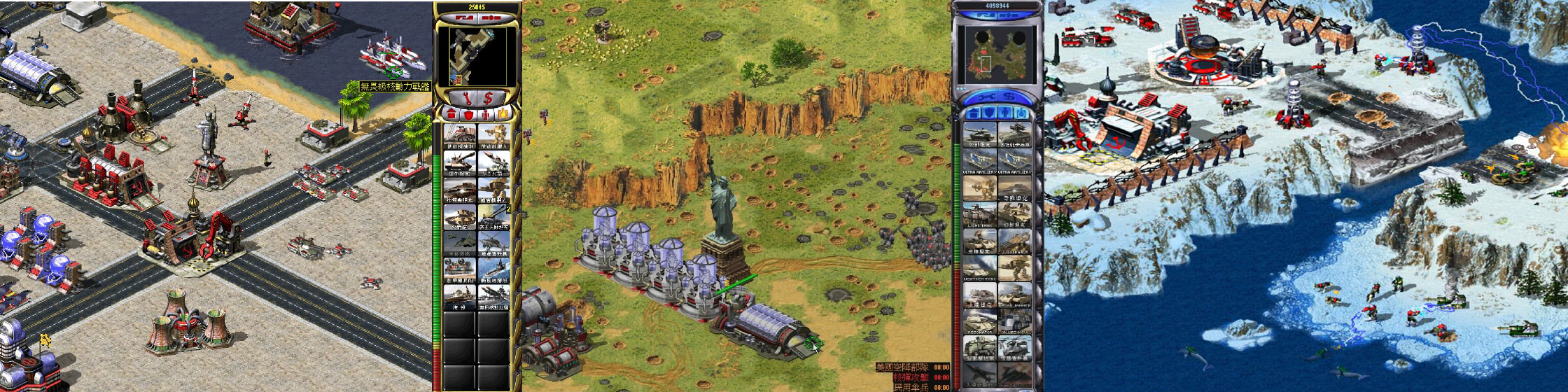Switch to the blue infantry build tab
Screen dimensions: 1568x392
(x=1004, y=113)
